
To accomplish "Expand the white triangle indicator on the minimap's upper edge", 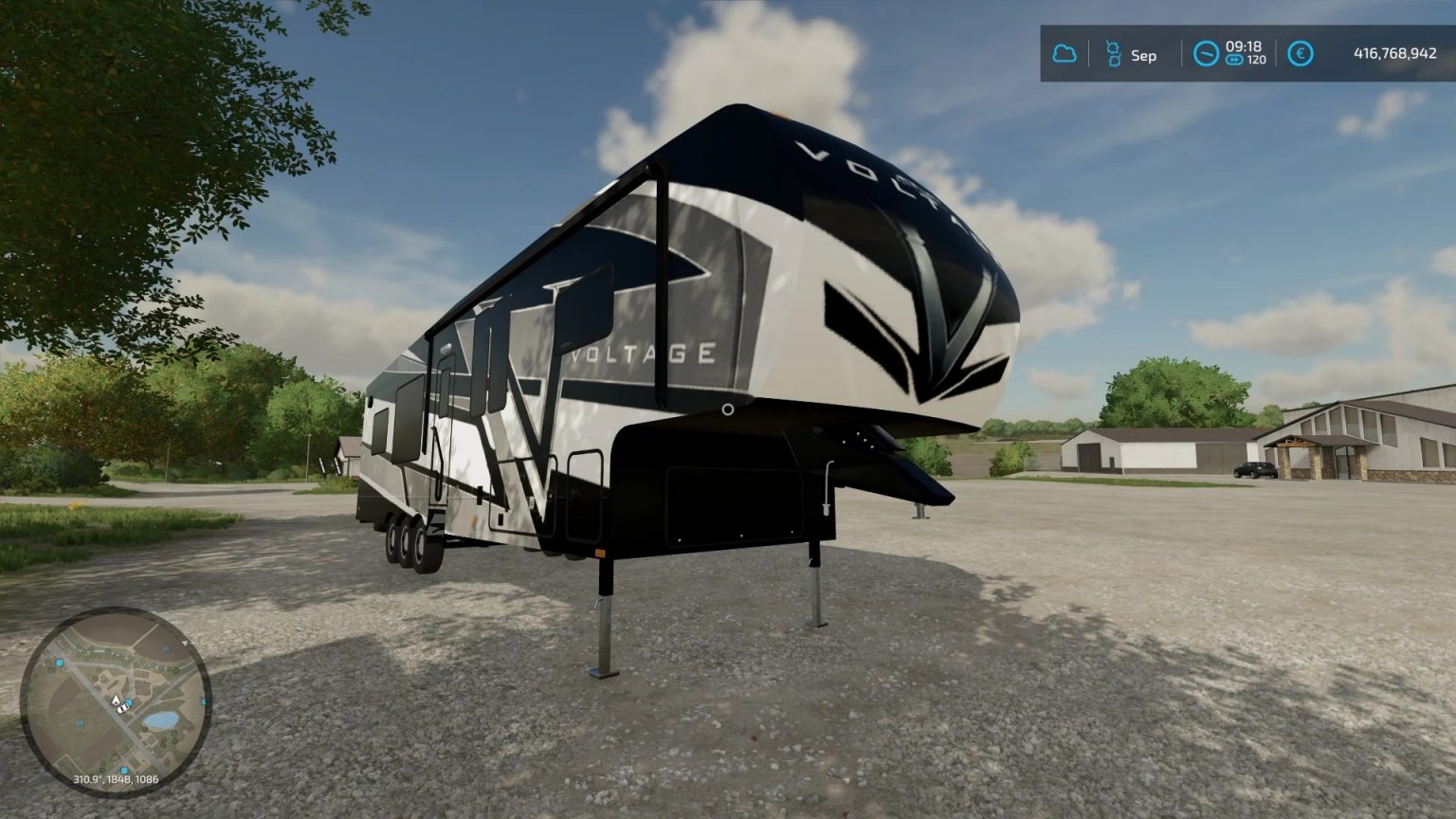I will click(x=185, y=643).
